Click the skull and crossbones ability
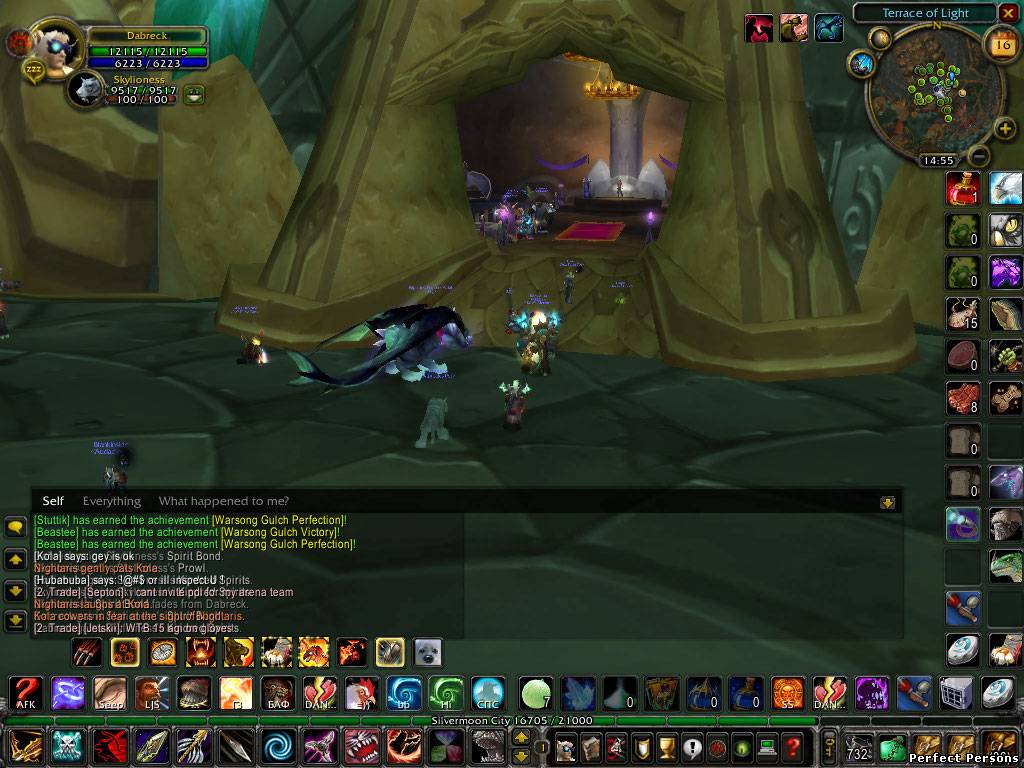Screen dimensions: 1024x768 click(67, 746)
